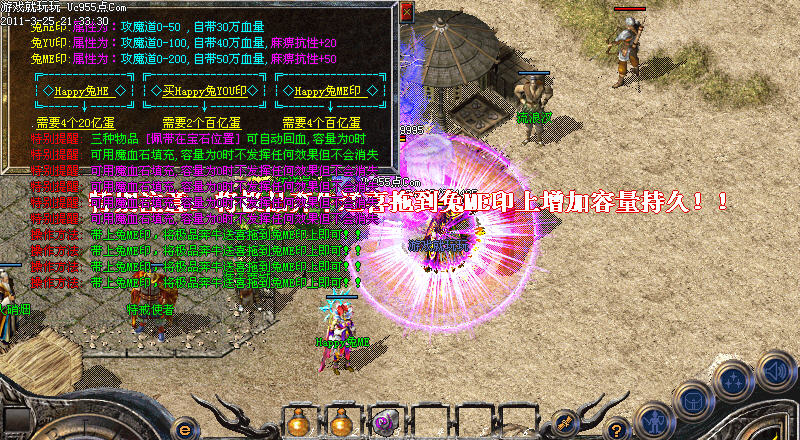Open the orange 'e' button menu
800x440 pixels.
coord(183,429)
